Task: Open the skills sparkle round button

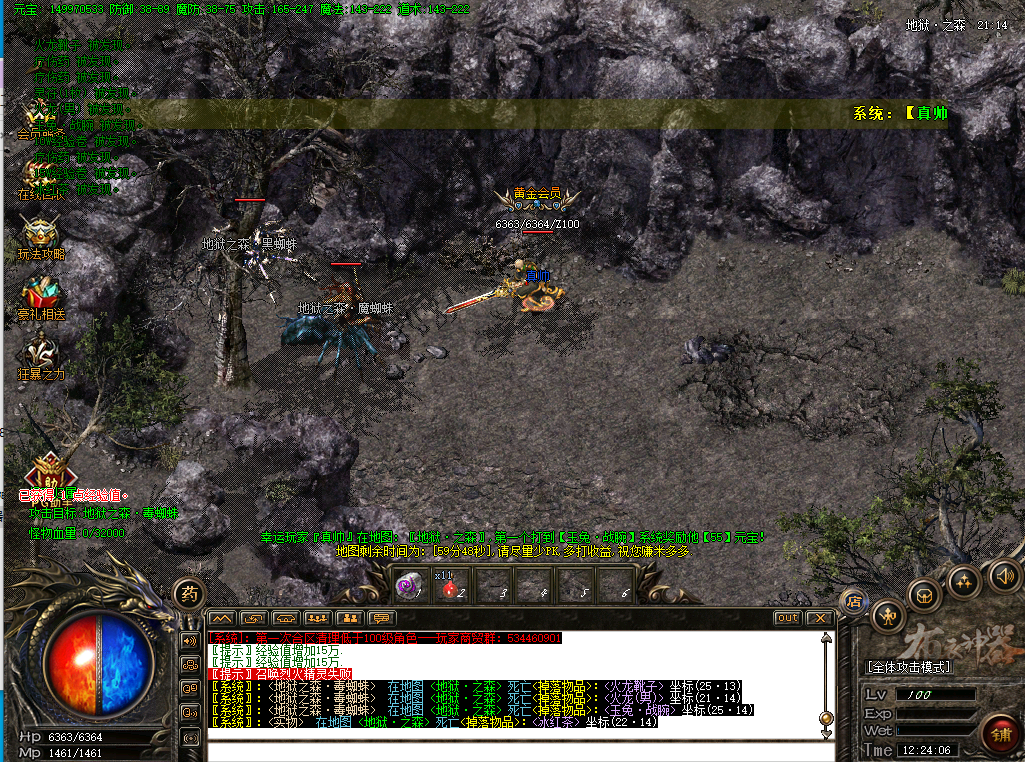Action: click(964, 581)
